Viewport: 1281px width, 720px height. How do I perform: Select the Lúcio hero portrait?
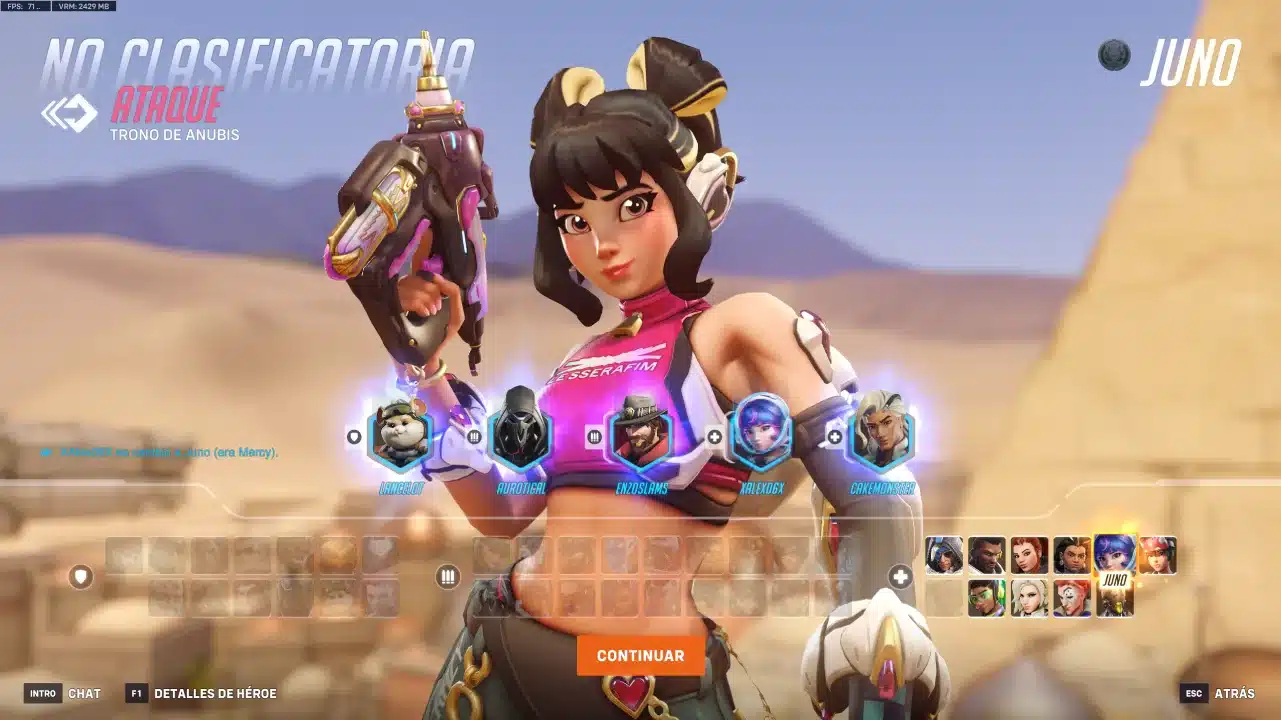tap(986, 598)
